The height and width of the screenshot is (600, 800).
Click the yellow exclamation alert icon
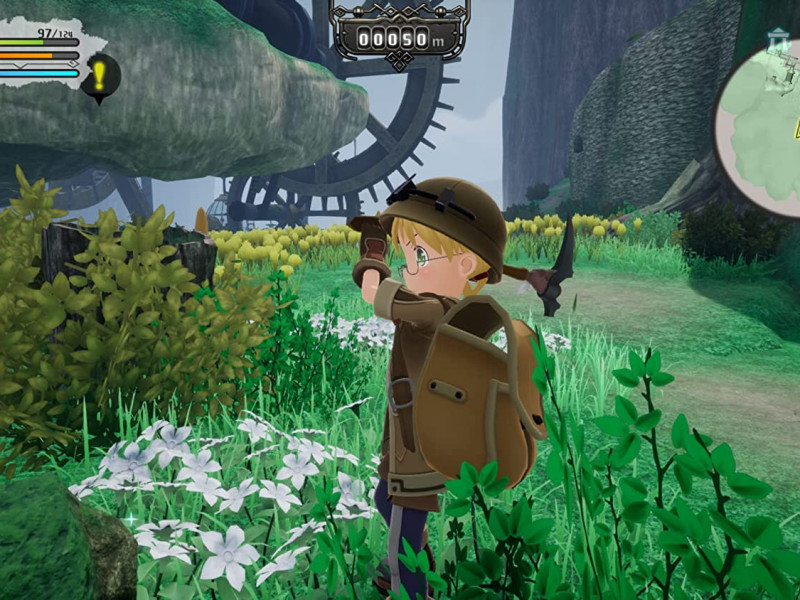coord(101,74)
